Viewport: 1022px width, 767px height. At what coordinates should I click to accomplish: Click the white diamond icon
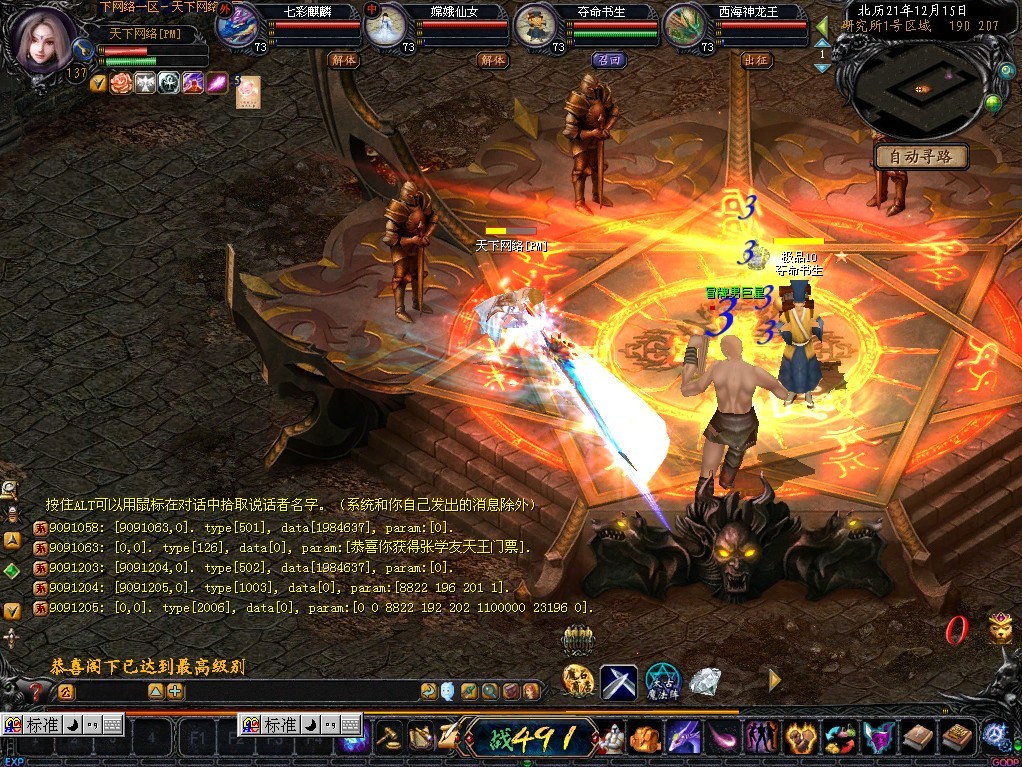[x=705, y=682]
